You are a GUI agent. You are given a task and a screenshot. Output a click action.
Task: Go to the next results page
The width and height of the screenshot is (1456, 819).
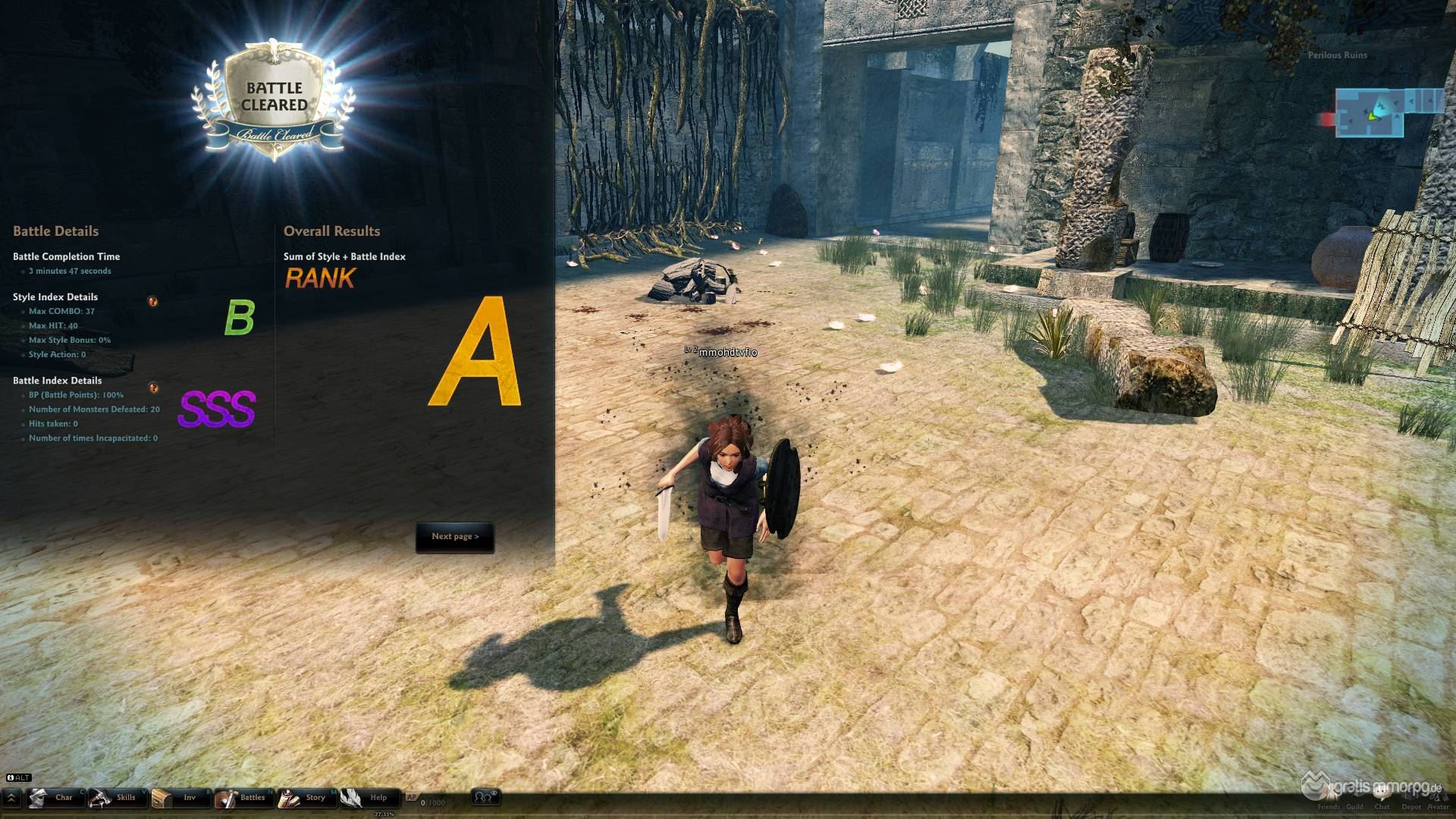click(x=455, y=537)
